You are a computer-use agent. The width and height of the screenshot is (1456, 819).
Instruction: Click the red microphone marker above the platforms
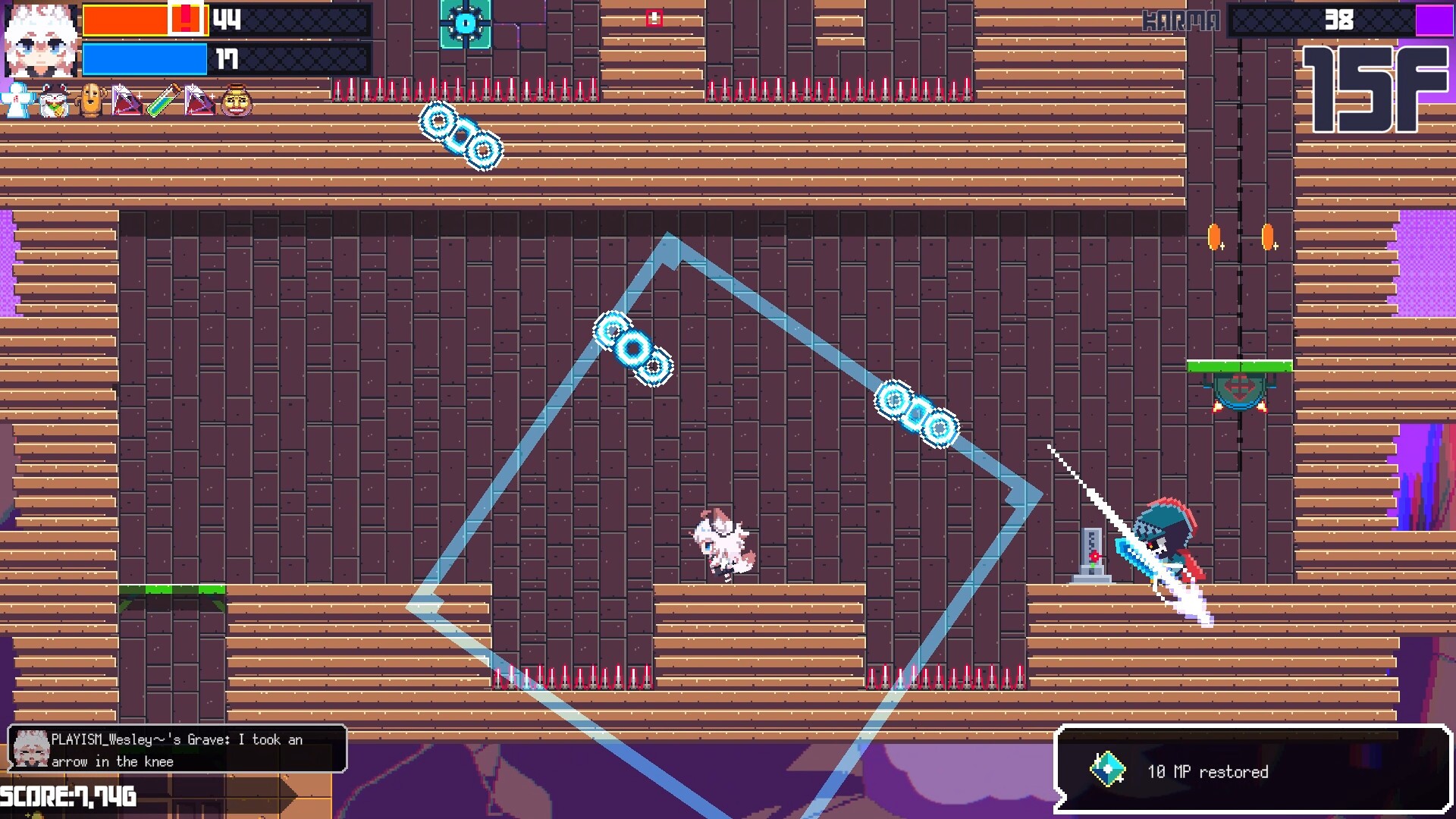pyautogui.click(x=653, y=17)
